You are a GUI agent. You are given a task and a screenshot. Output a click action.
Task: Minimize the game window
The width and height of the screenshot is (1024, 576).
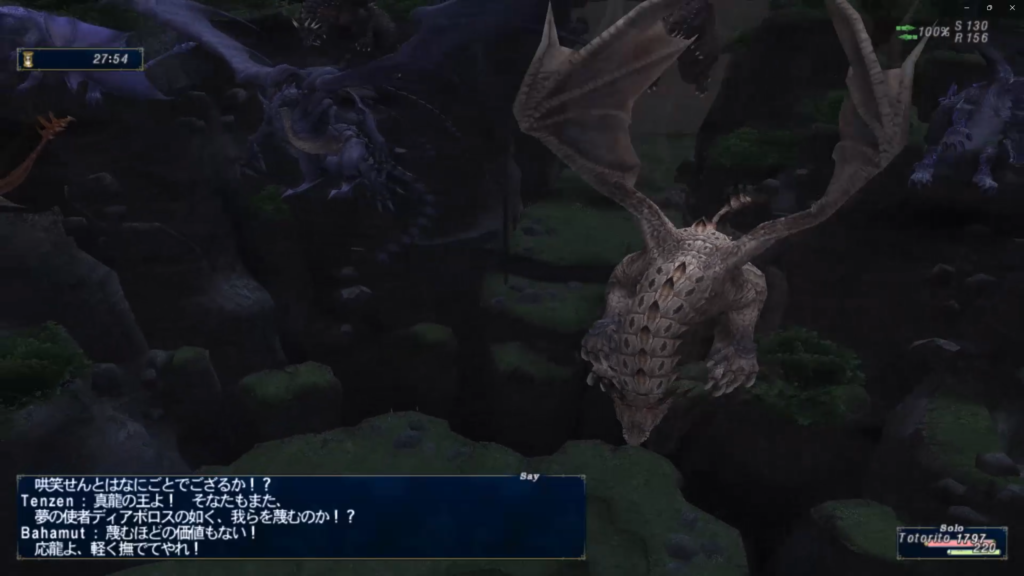coord(969,8)
